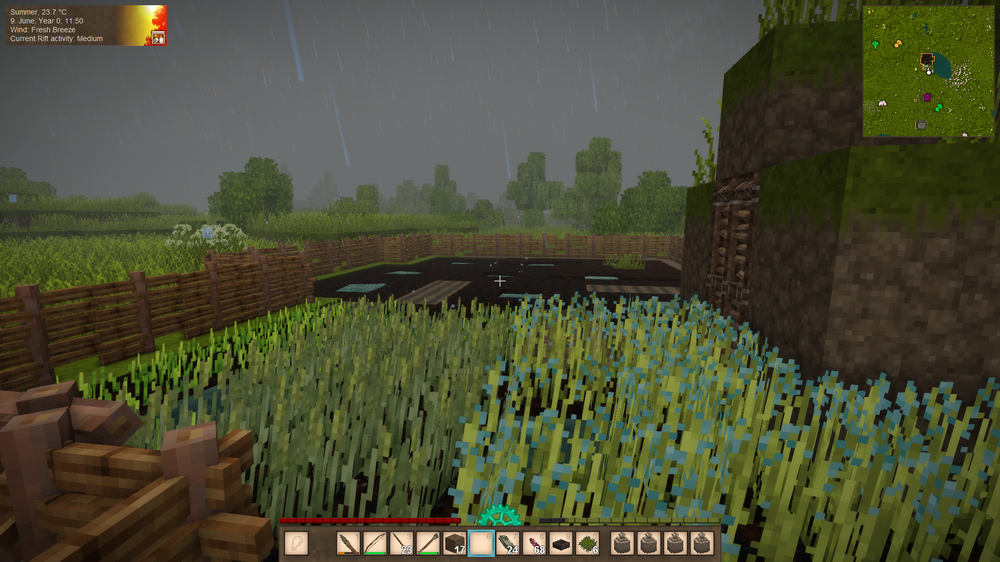Screen dimensions: 1000x562
Task: Select the hotbar item stack of 24
Action: pyautogui.click(x=508, y=544)
